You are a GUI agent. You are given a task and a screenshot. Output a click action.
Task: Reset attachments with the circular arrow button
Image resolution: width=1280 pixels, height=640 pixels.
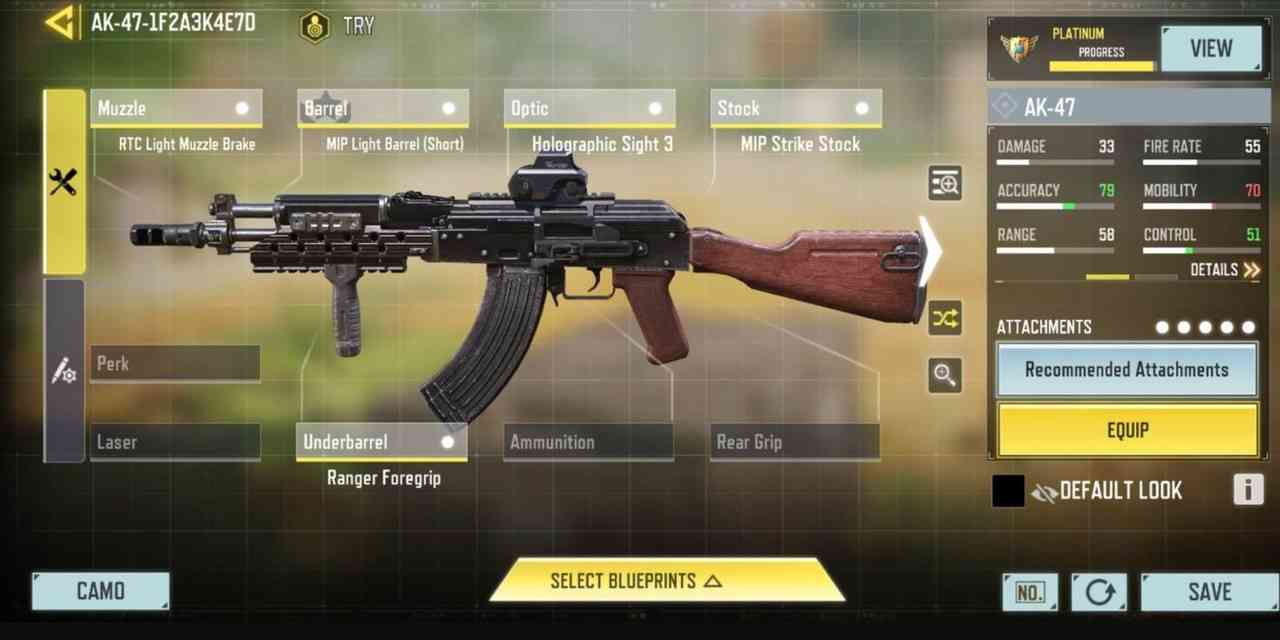(1099, 592)
